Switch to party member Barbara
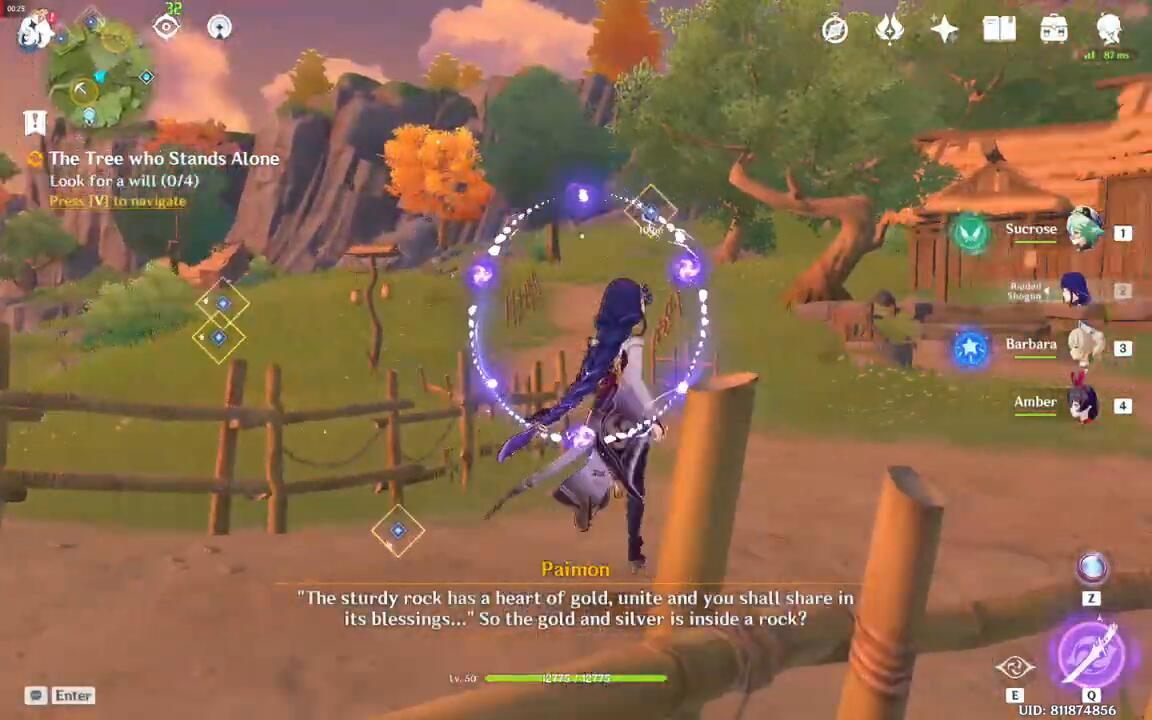This screenshot has height=720, width=1152. point(1083,346)
